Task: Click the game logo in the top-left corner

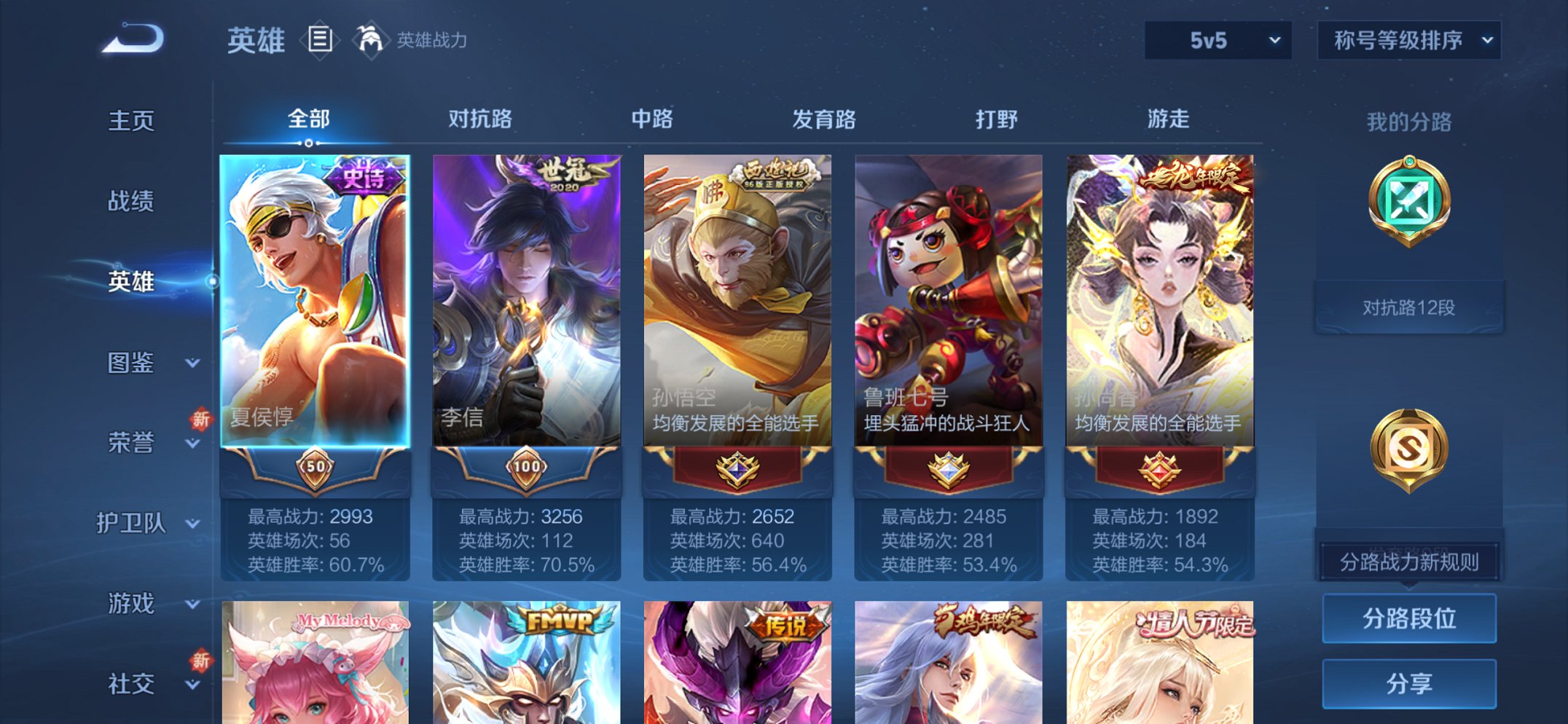Action: (x=131, y=40)
